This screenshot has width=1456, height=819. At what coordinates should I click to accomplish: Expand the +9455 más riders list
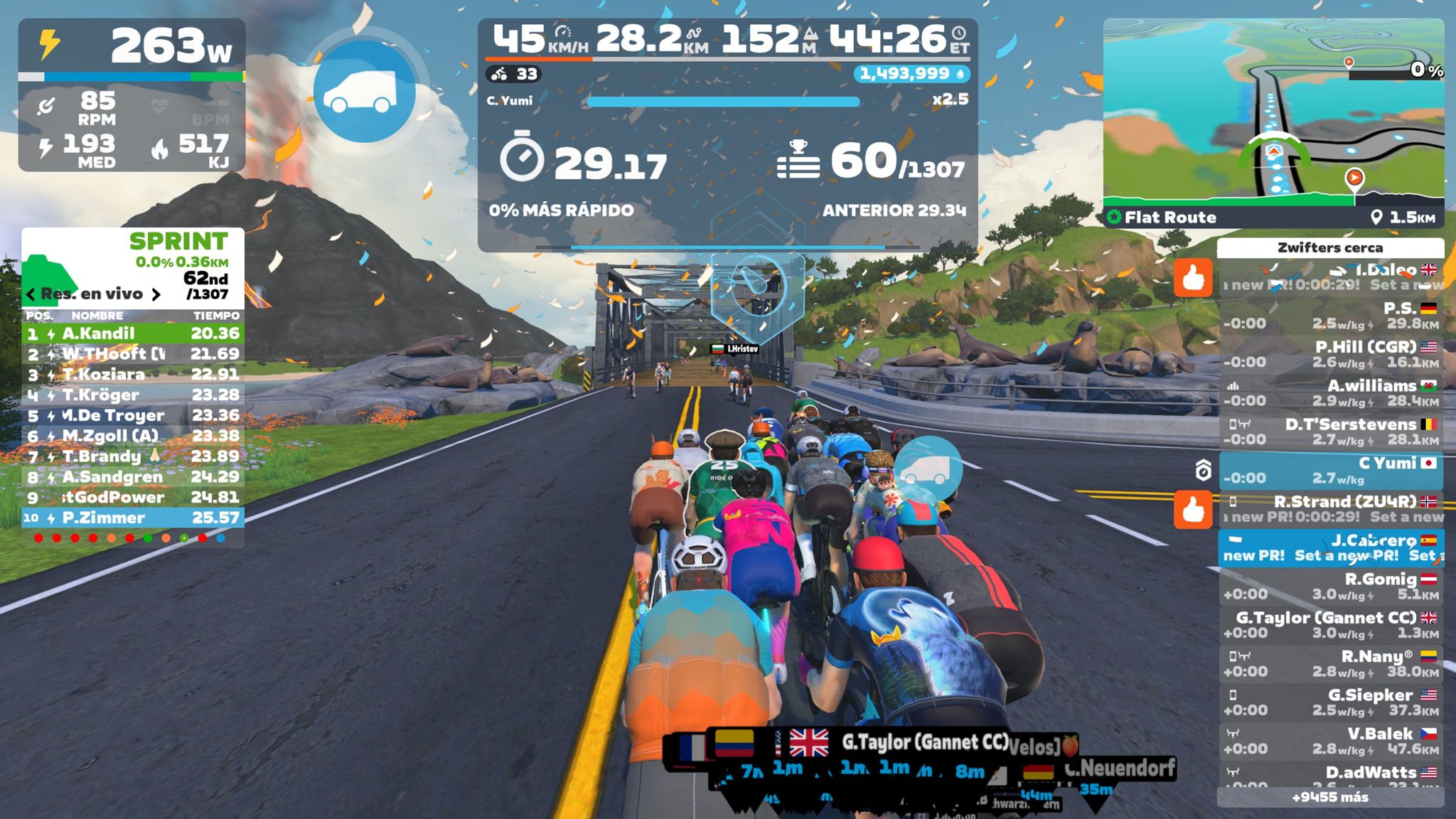point(1329,797)
